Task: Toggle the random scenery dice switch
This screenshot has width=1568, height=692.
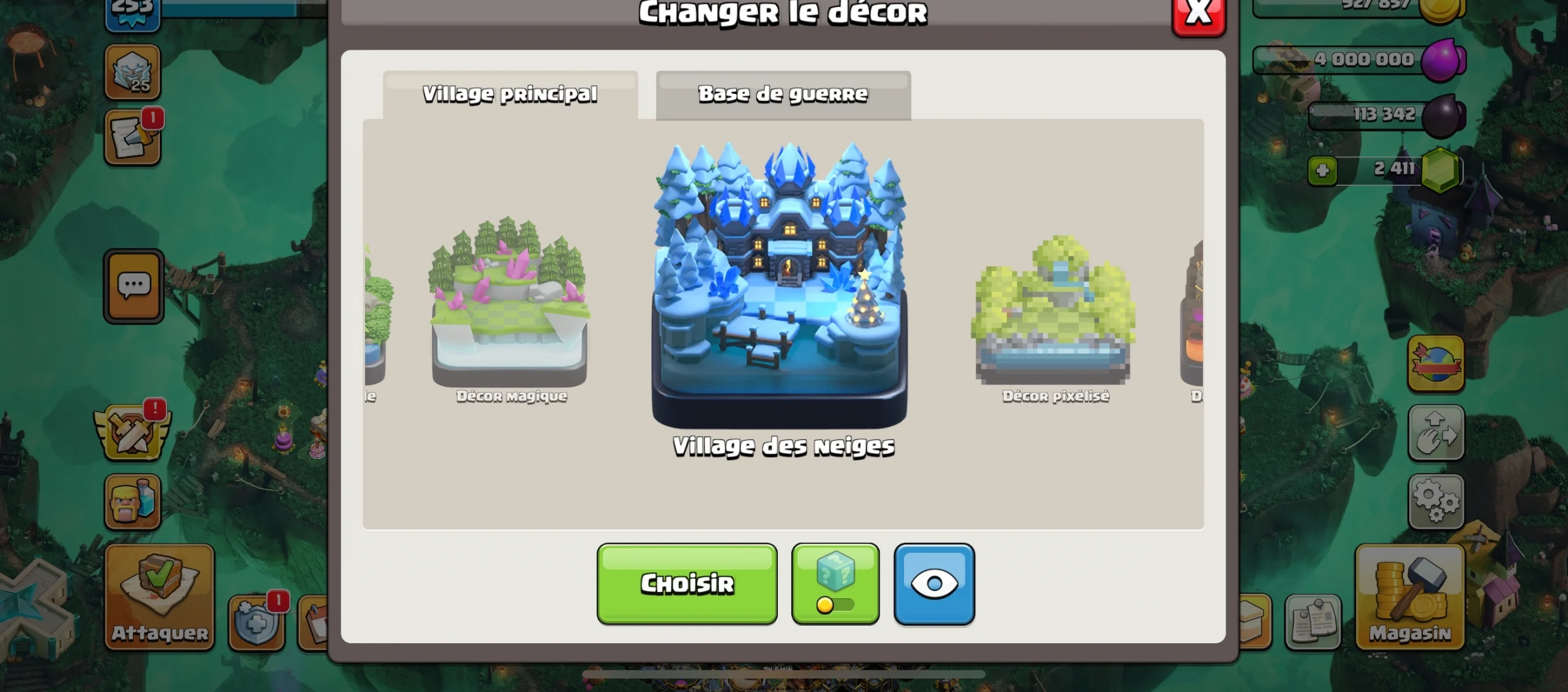Action: (x=835, y=582)
